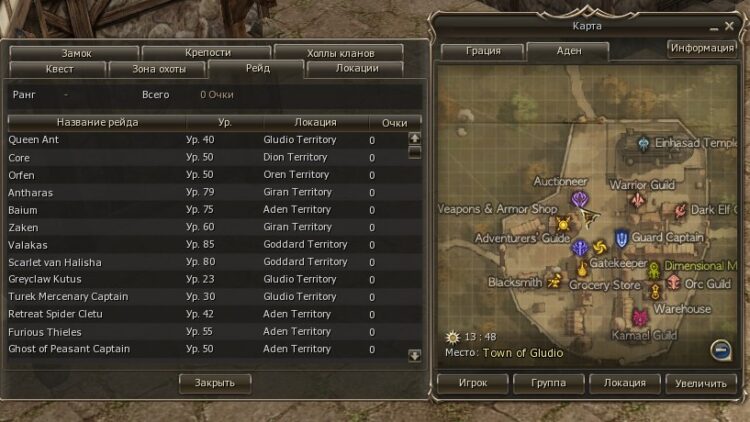
Task: Click the Локация button below the map
Action: point(625,383)
